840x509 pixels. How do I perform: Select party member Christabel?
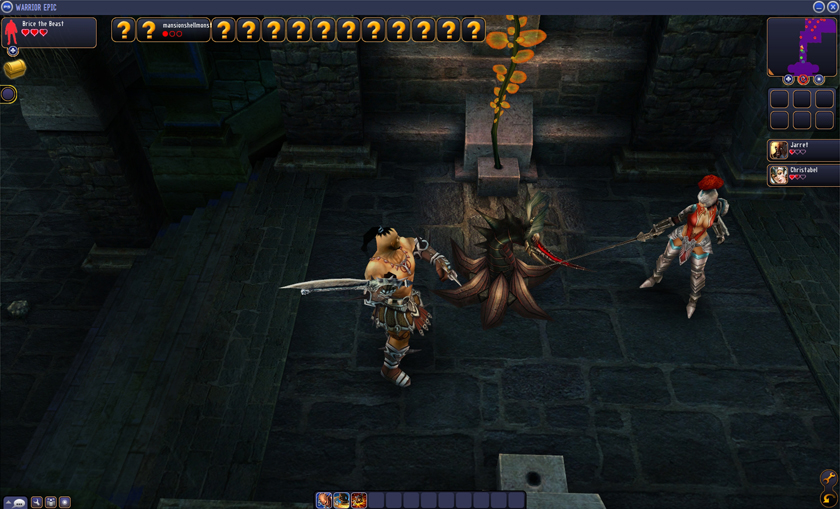(x=779, y=175)
